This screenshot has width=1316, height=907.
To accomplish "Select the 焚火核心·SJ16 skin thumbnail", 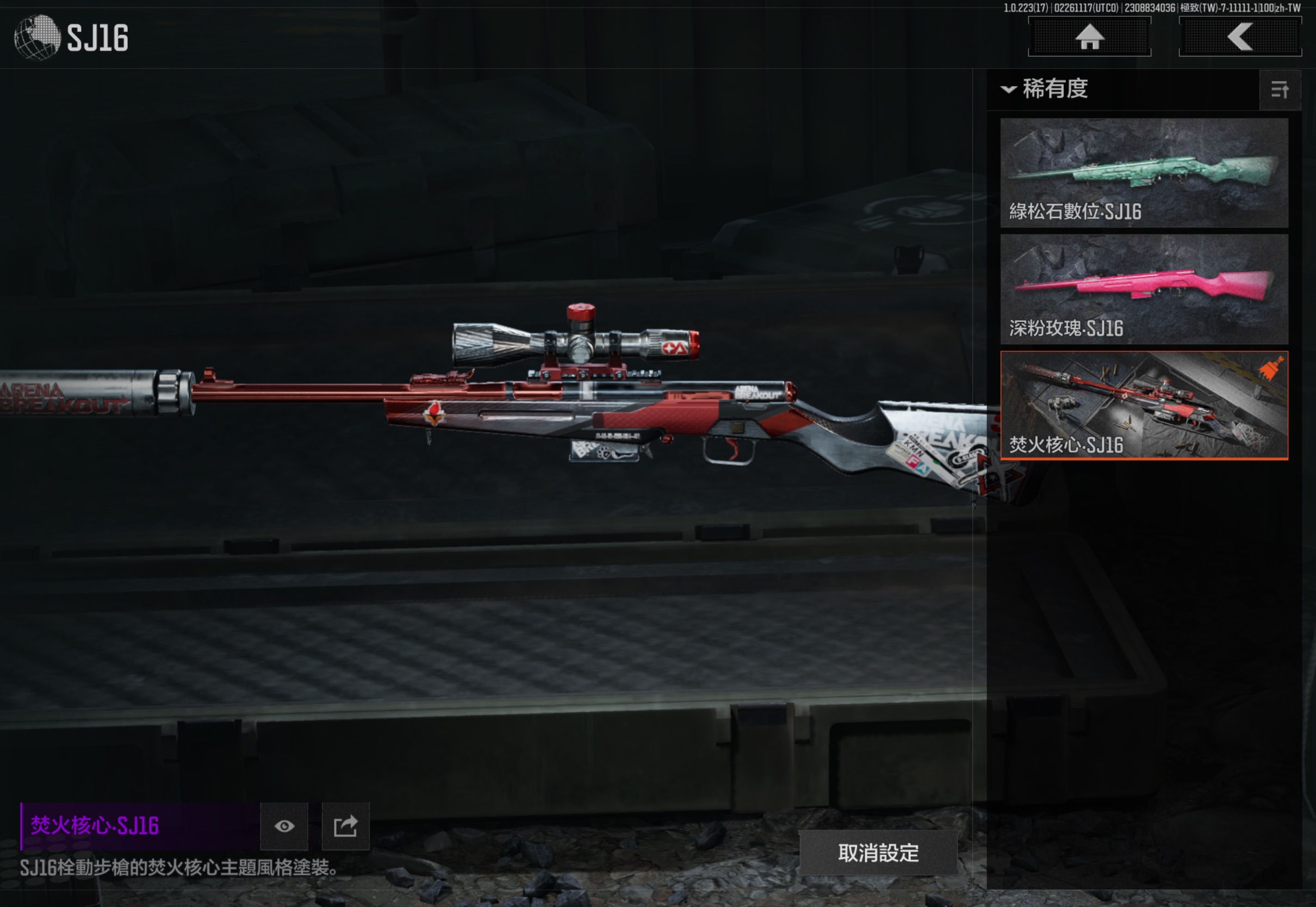I will tap(1143, 405).
